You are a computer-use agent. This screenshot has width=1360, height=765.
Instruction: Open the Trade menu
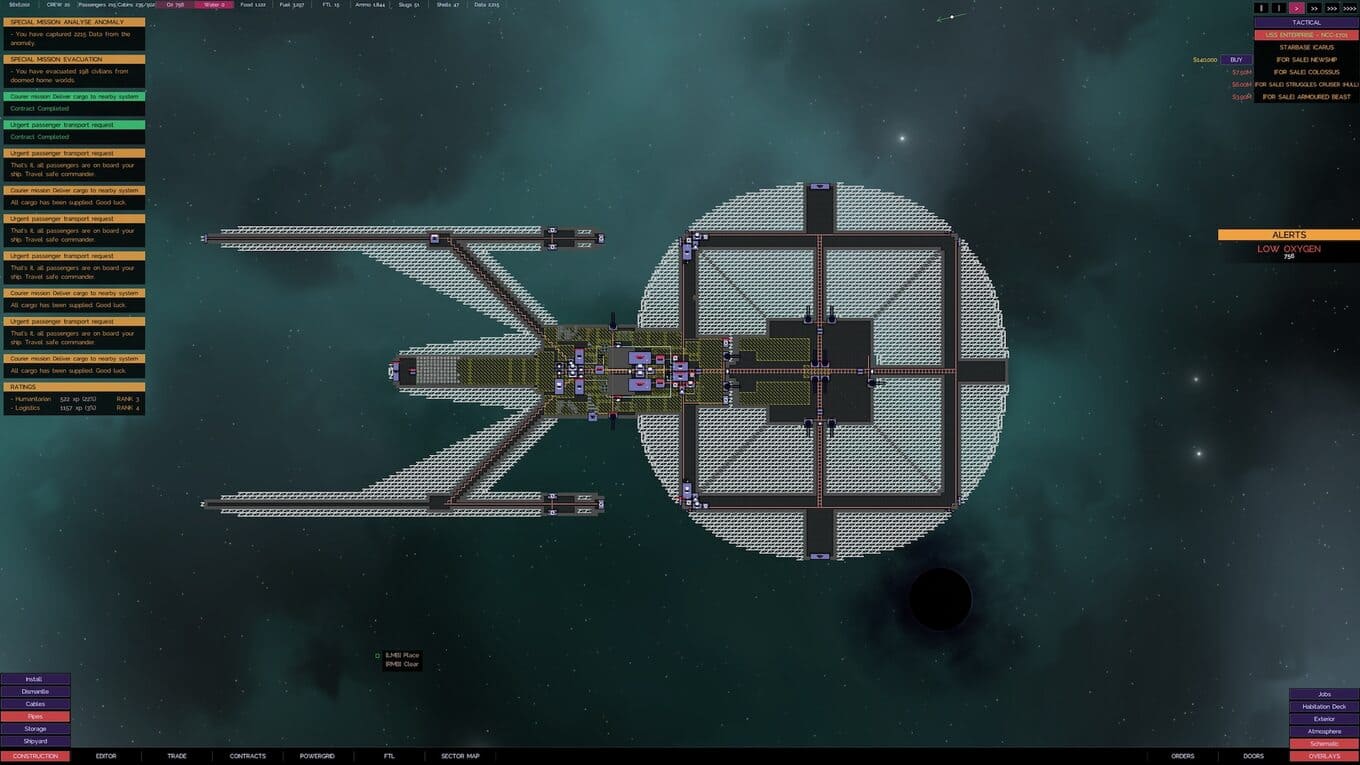point(176,756)
